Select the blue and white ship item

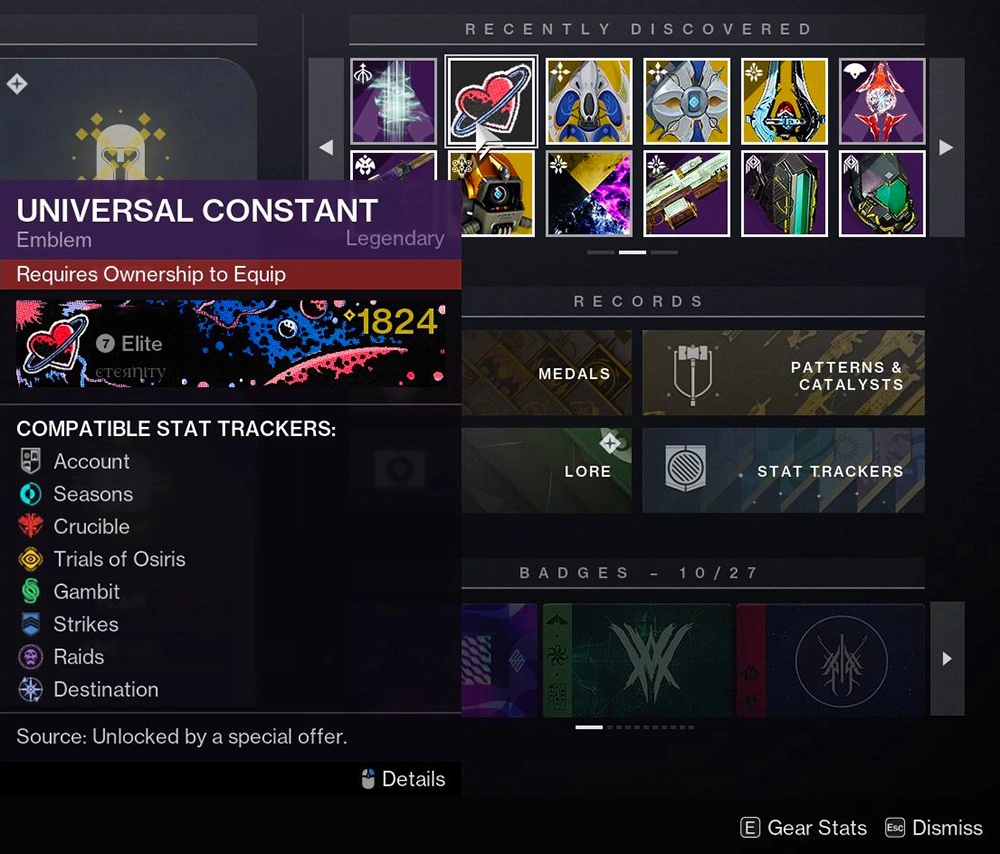pos(589,101)
